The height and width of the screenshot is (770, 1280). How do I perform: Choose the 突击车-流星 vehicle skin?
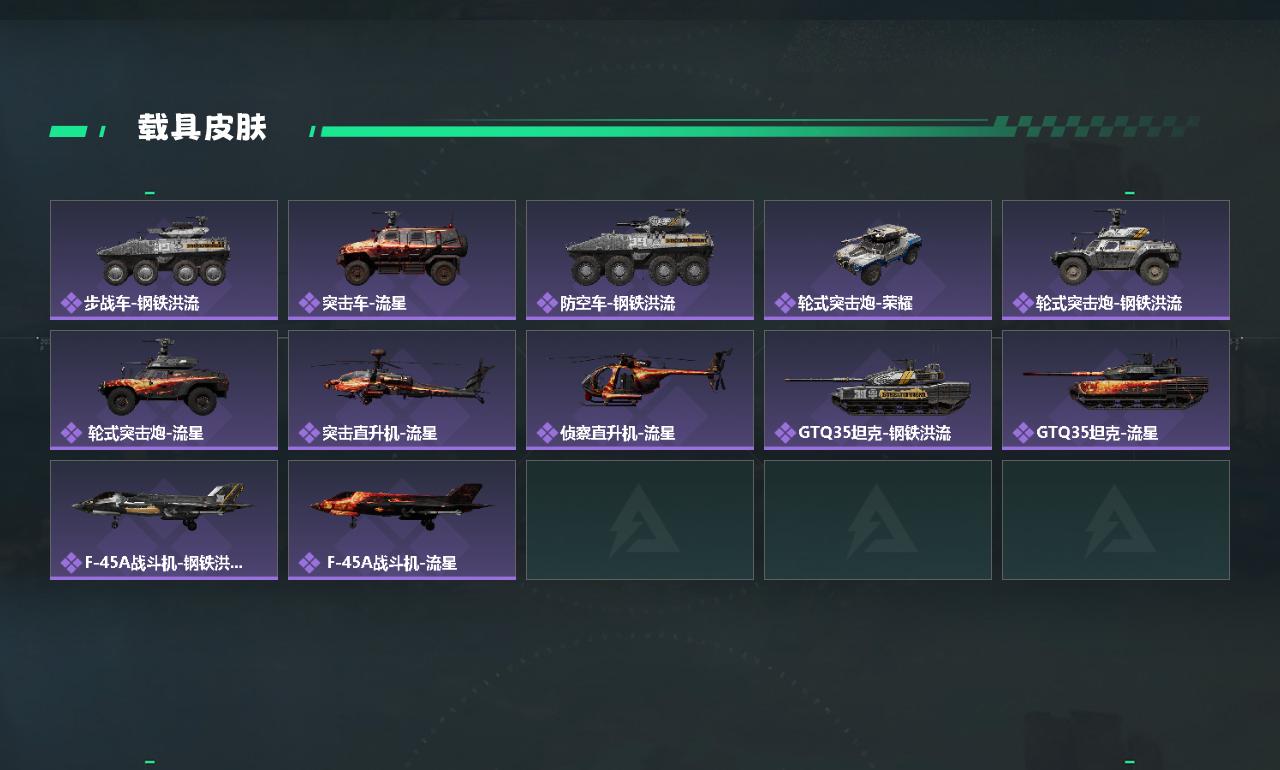402,259
